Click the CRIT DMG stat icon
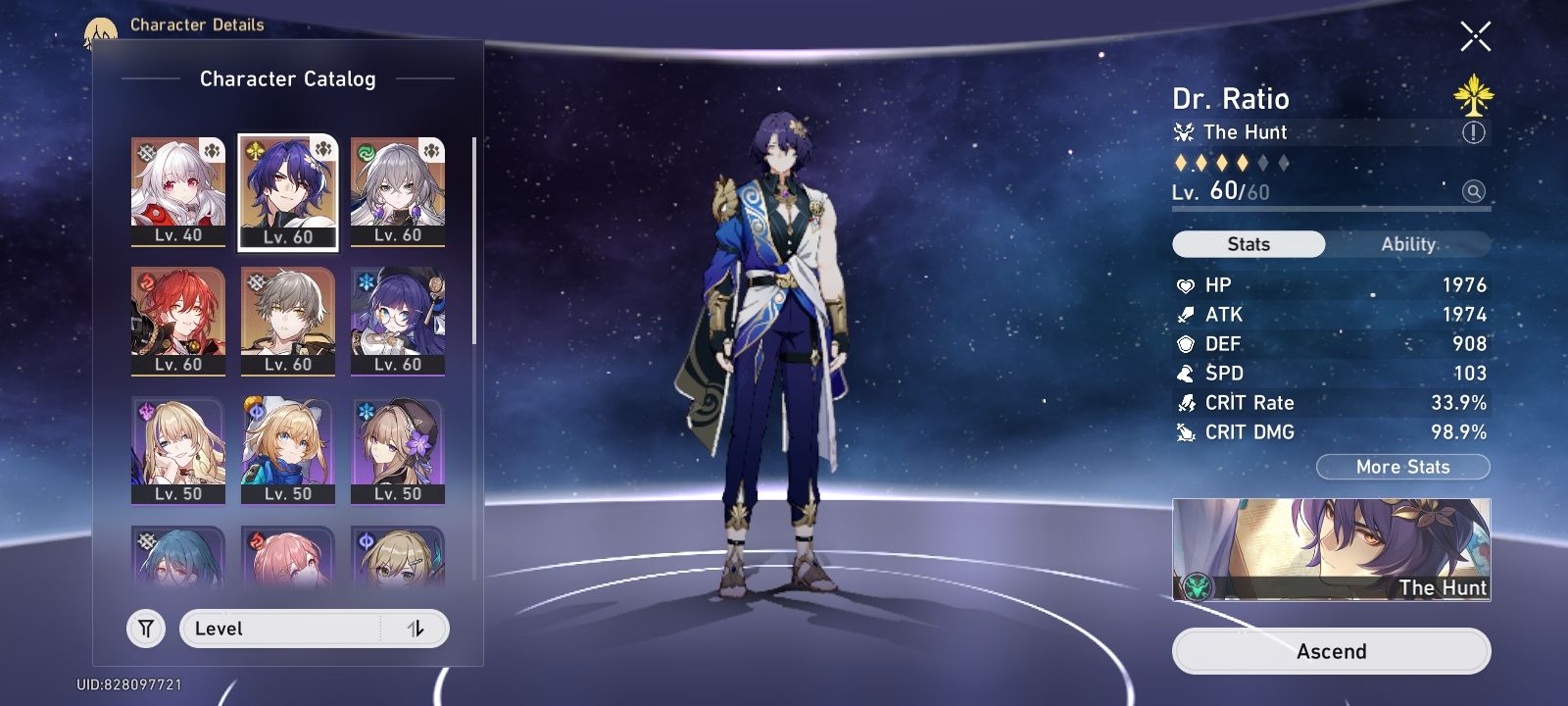The width and height of the screenshot is (1568, 706). coord(1185,431)
